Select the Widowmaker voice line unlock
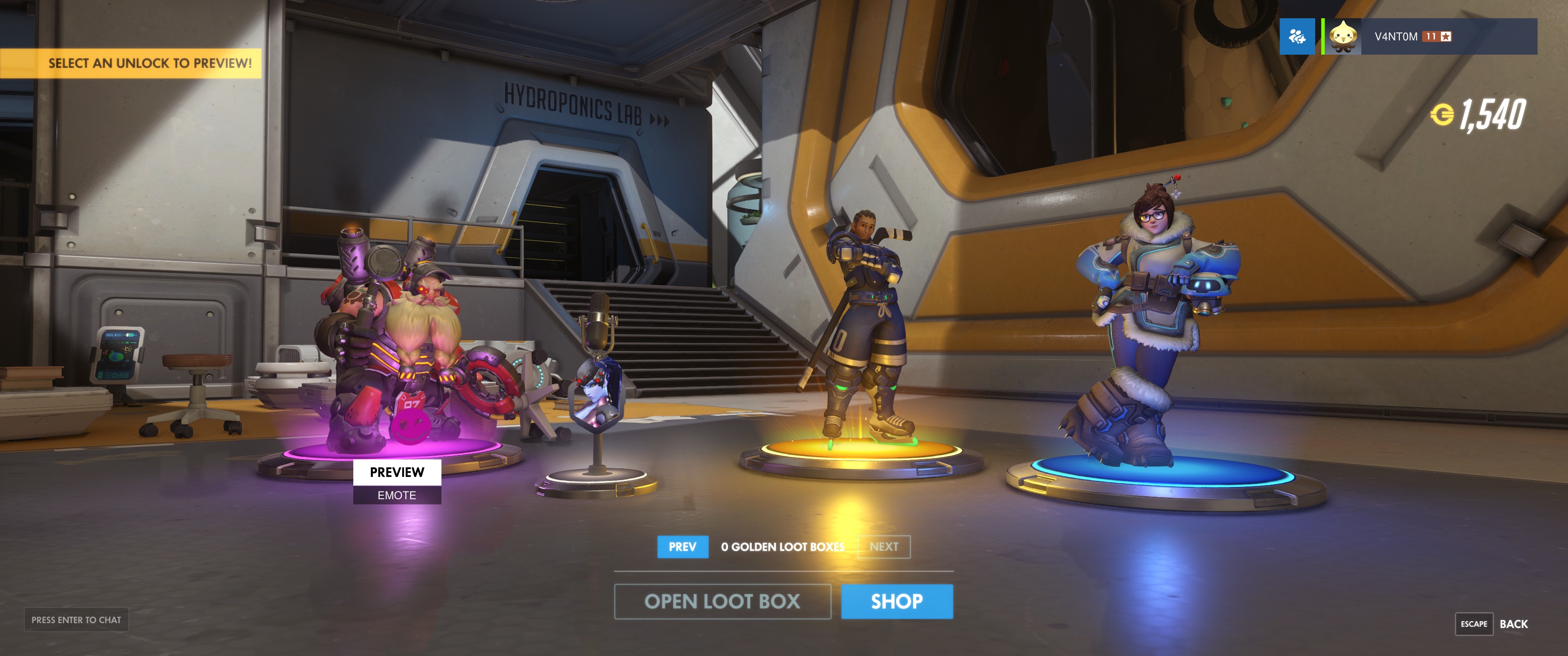Viewport: 1568px width, 656px height. tap(597, 395)
